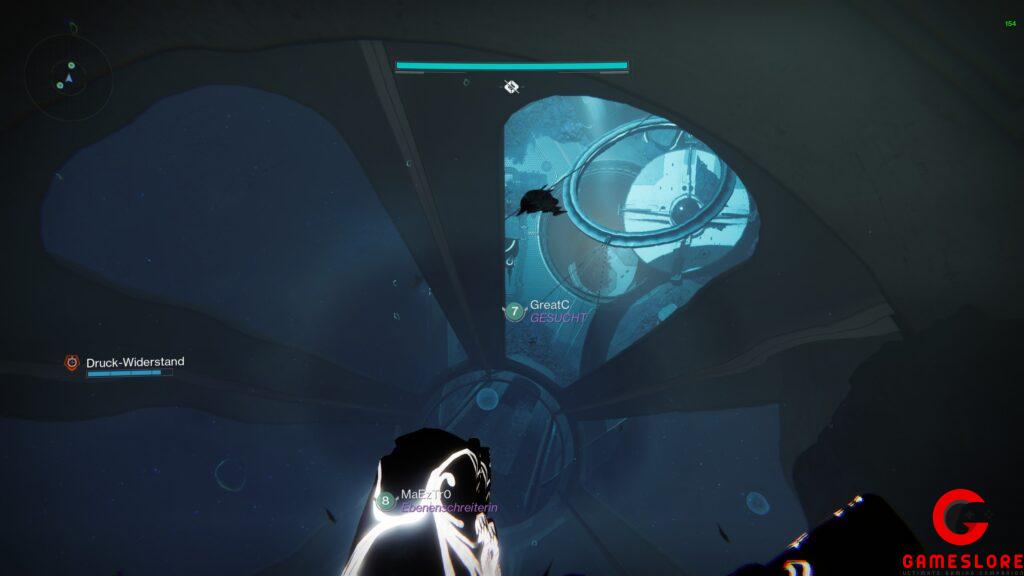Select MaEzTr0's player level emblem
The width and height of the screenshot is (1024, 576).
385,501
